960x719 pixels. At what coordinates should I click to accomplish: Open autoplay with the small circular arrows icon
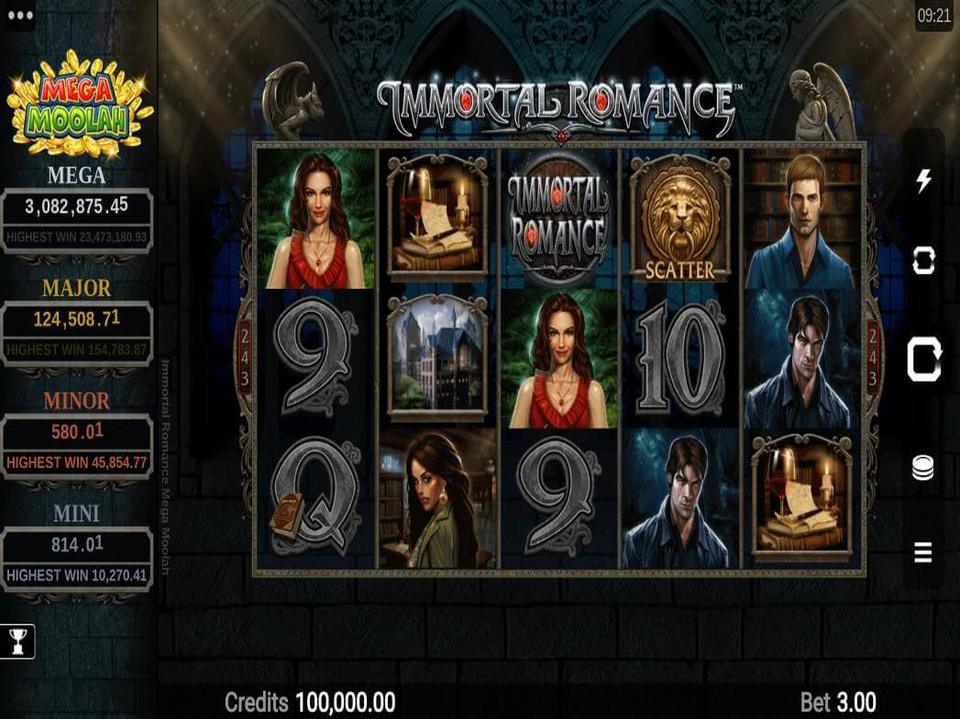pyautogui.click(x=924, y=261)
